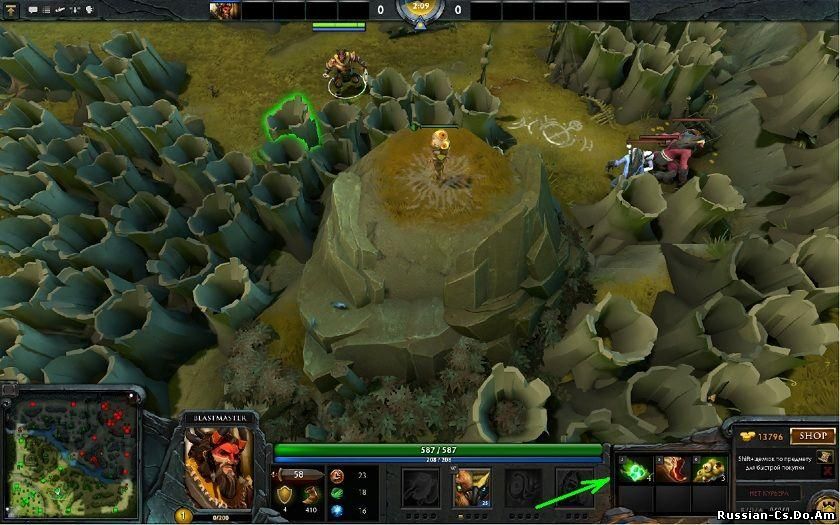Open the main menu button top-left

tap(11, 9)
